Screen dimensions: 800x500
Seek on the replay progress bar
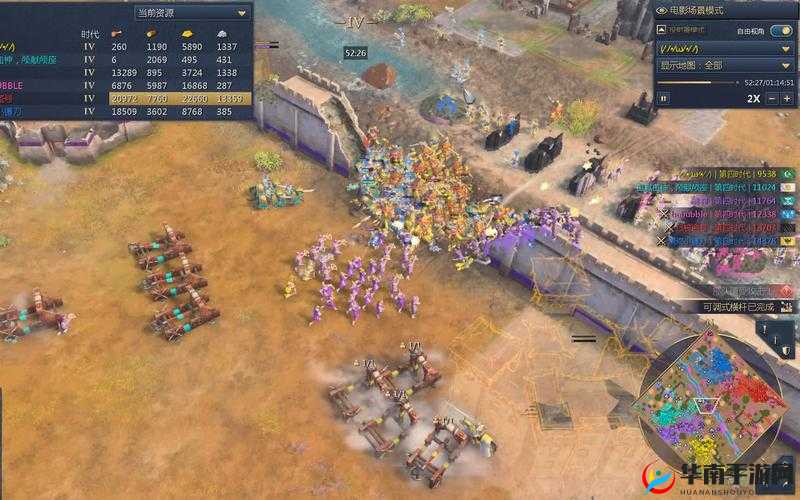(x=700, y=82)
